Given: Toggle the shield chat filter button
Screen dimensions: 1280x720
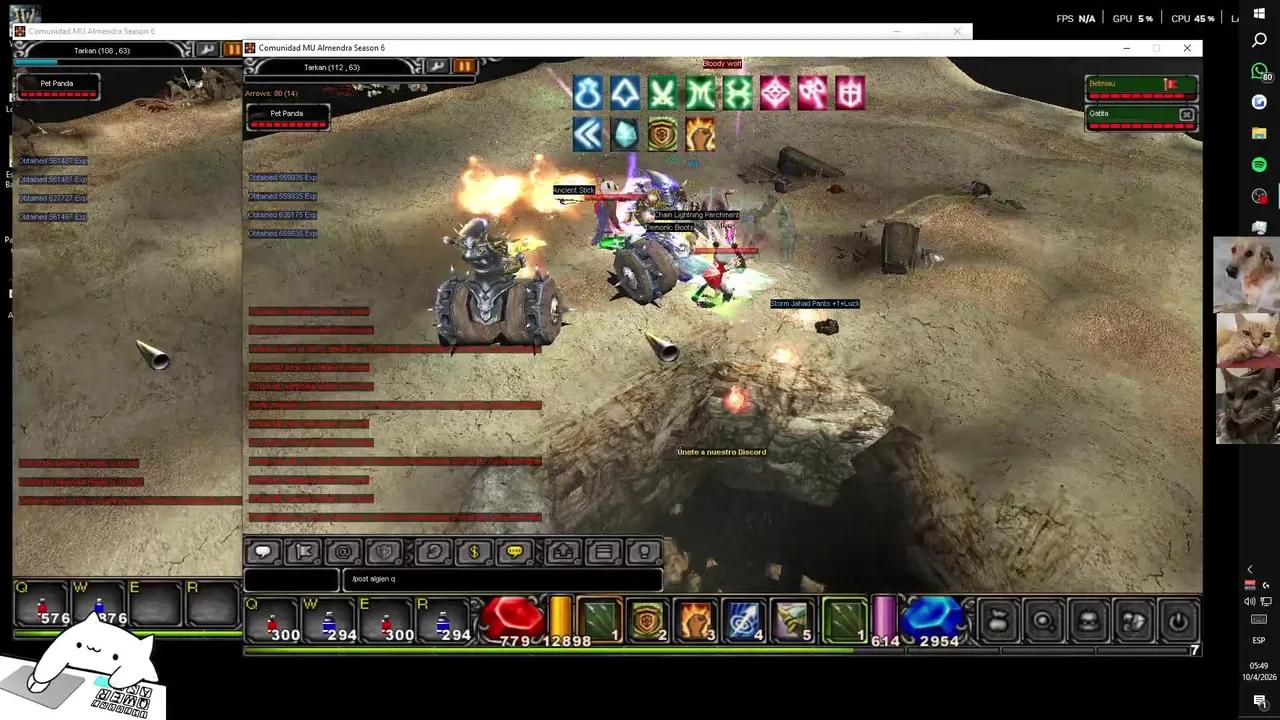Looking at the screenshot, I should (385, 551).
